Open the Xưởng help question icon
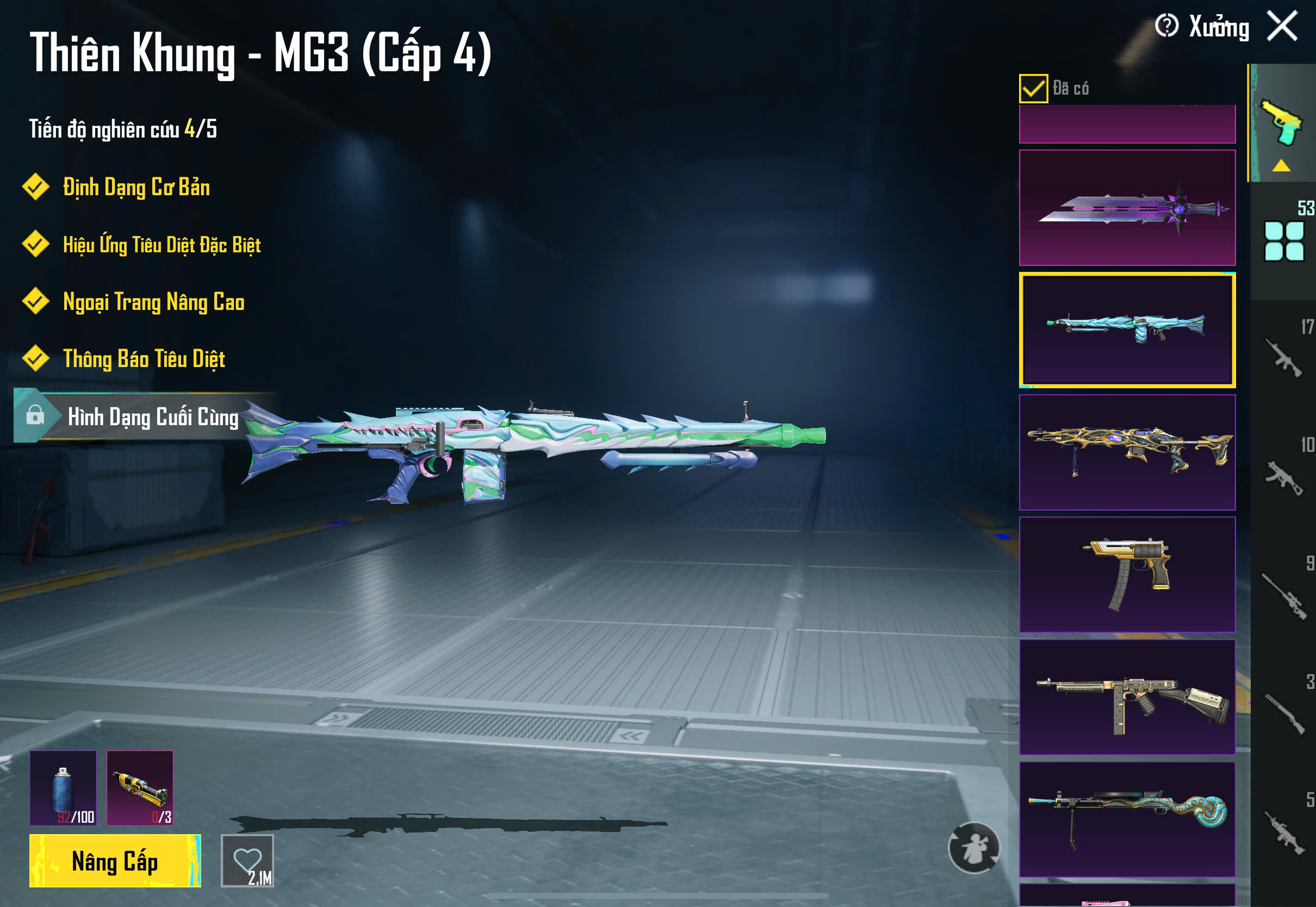The height and width of the screenshot is (907, 1316). 1166,26
